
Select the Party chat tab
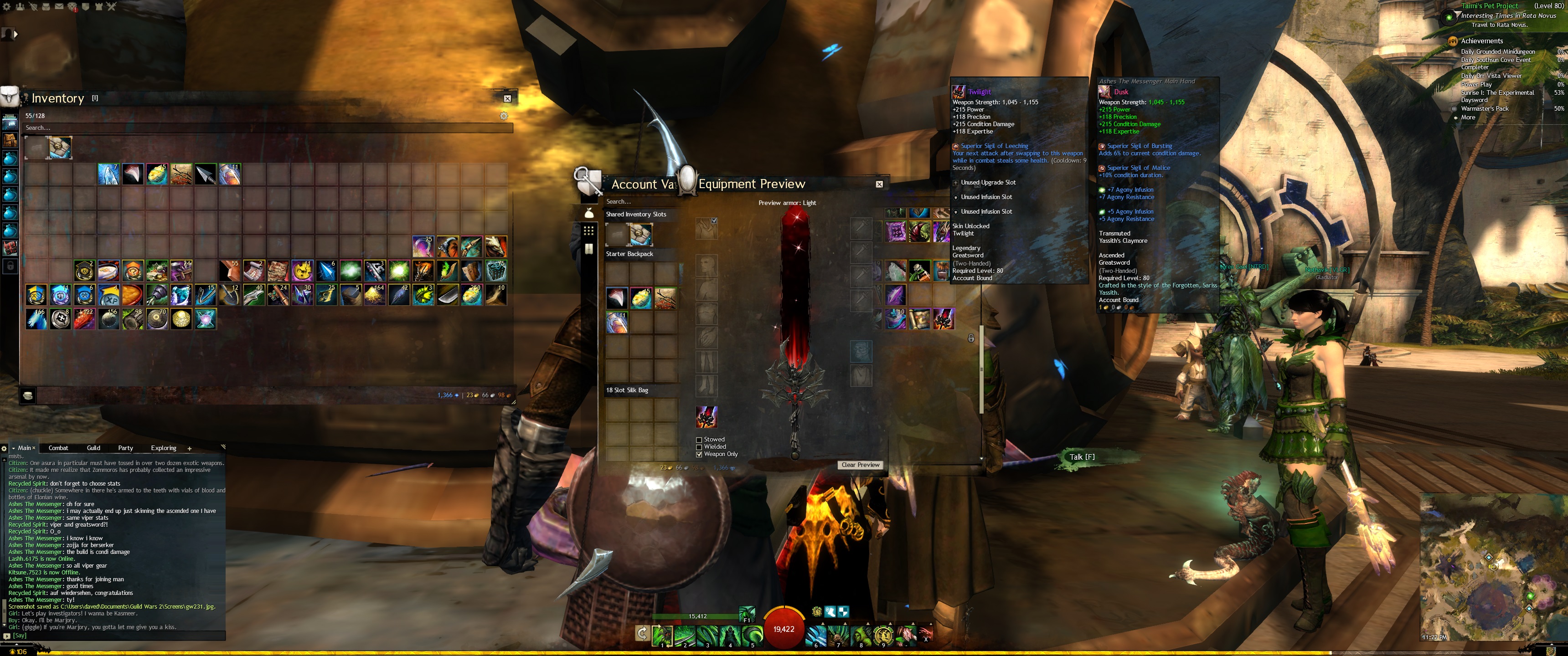tap(125, 448)
